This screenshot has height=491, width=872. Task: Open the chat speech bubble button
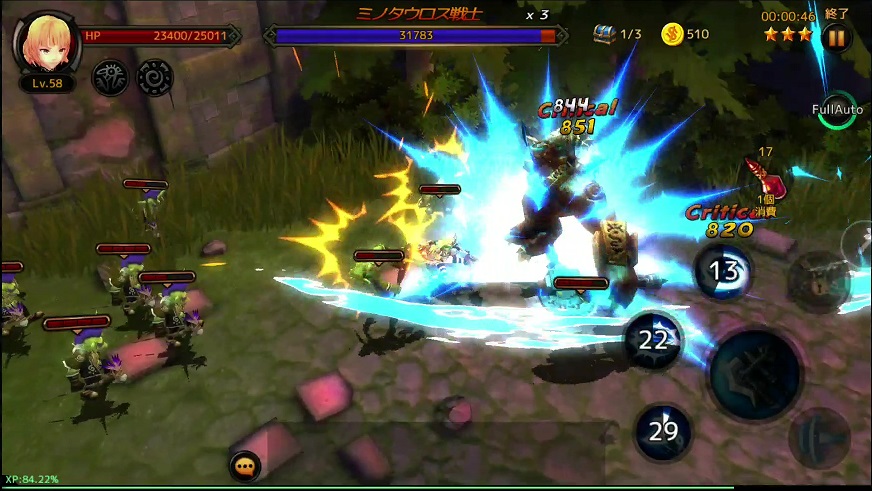click(x=244, y=466)
